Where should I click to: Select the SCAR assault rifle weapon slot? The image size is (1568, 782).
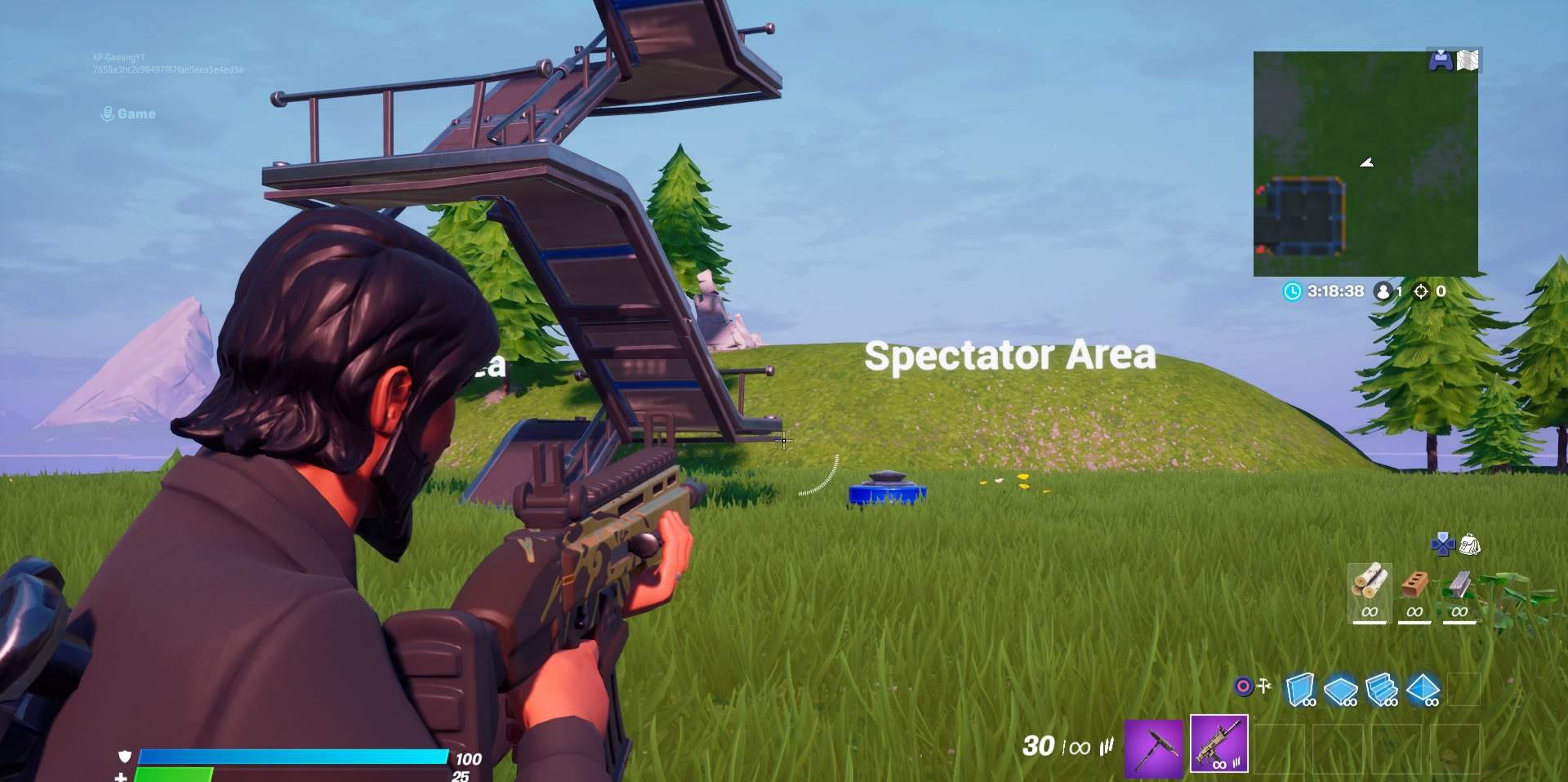1219,747
